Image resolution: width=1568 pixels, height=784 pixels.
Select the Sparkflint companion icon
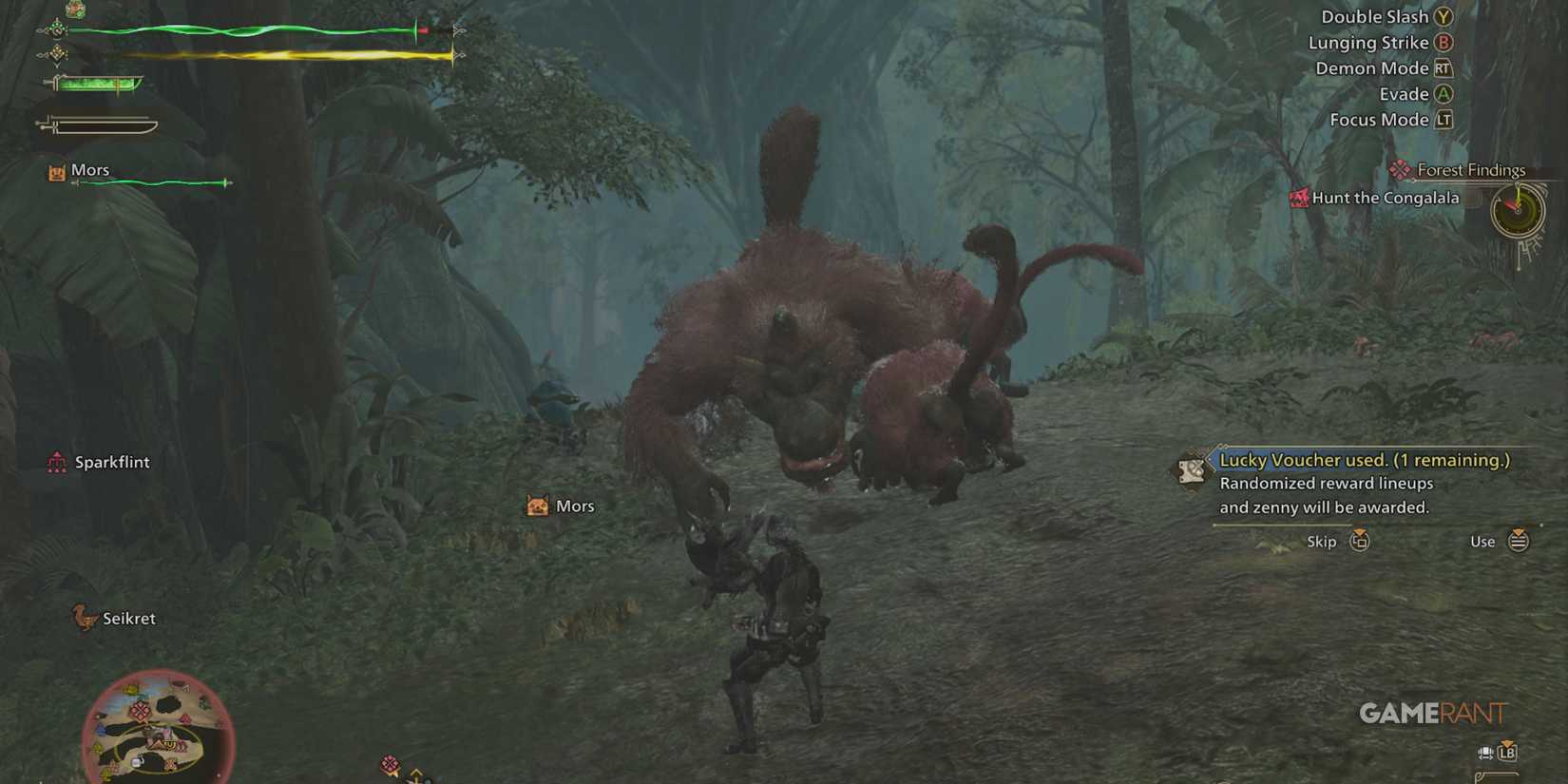pyautogui.click(x=55, y=462)
